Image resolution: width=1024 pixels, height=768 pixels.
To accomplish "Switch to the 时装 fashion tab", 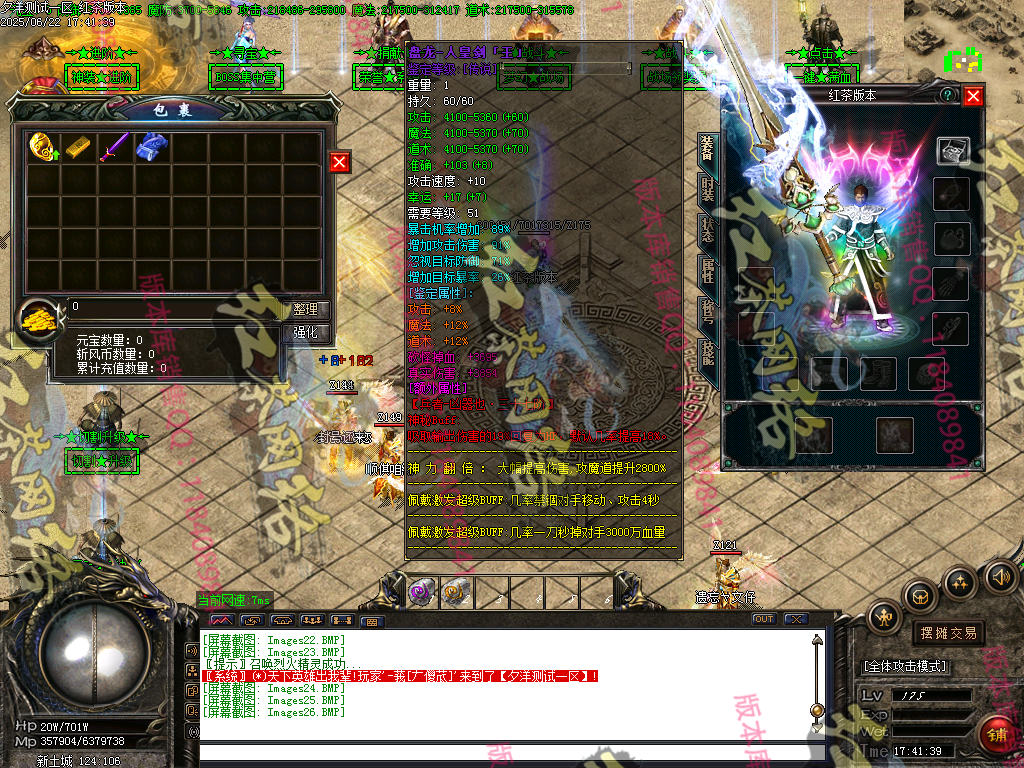I will [x=707, y=188].
